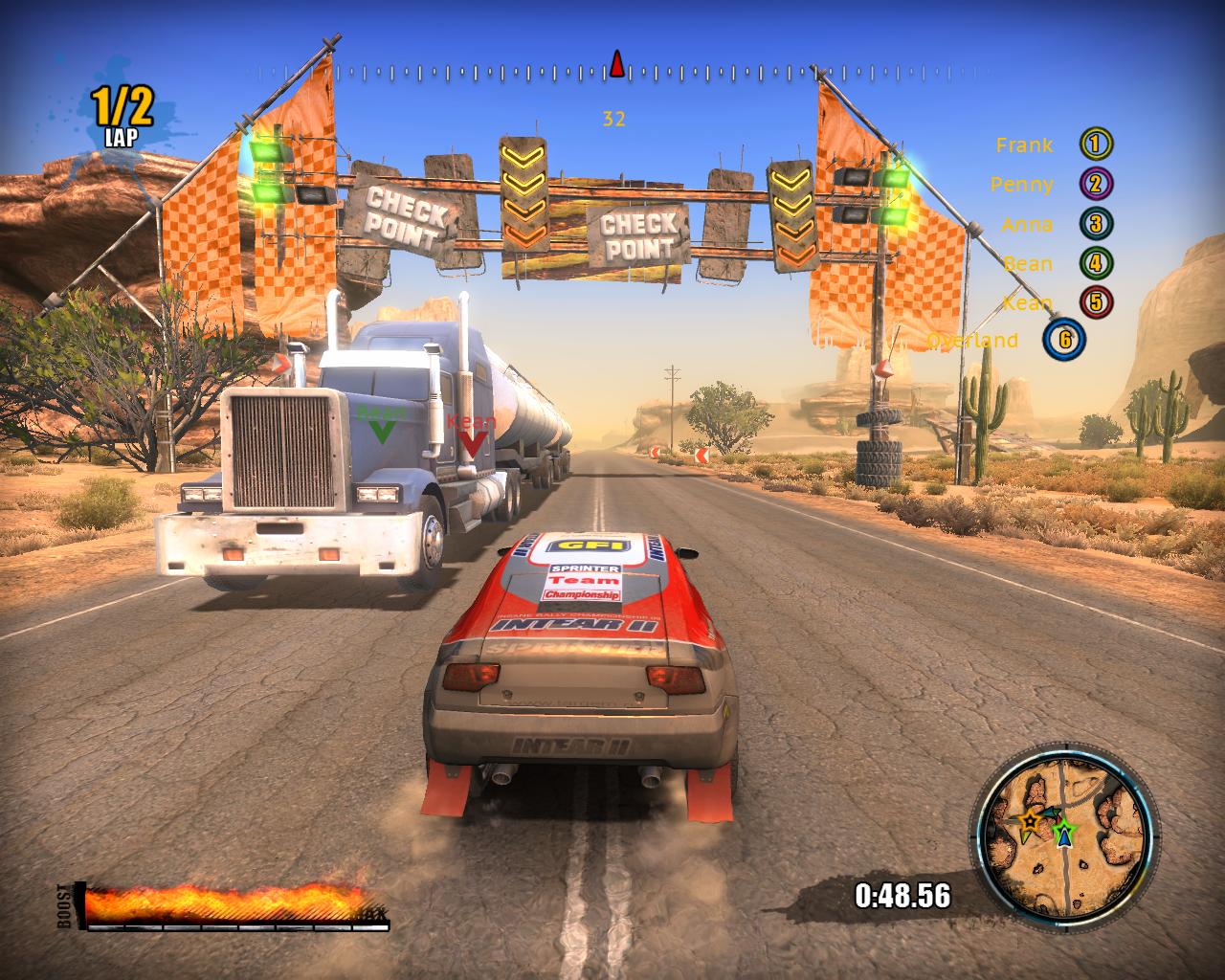Choose Anna in the standings list
Viewport: 1225px width, 980px height.
coord(1027,225)
